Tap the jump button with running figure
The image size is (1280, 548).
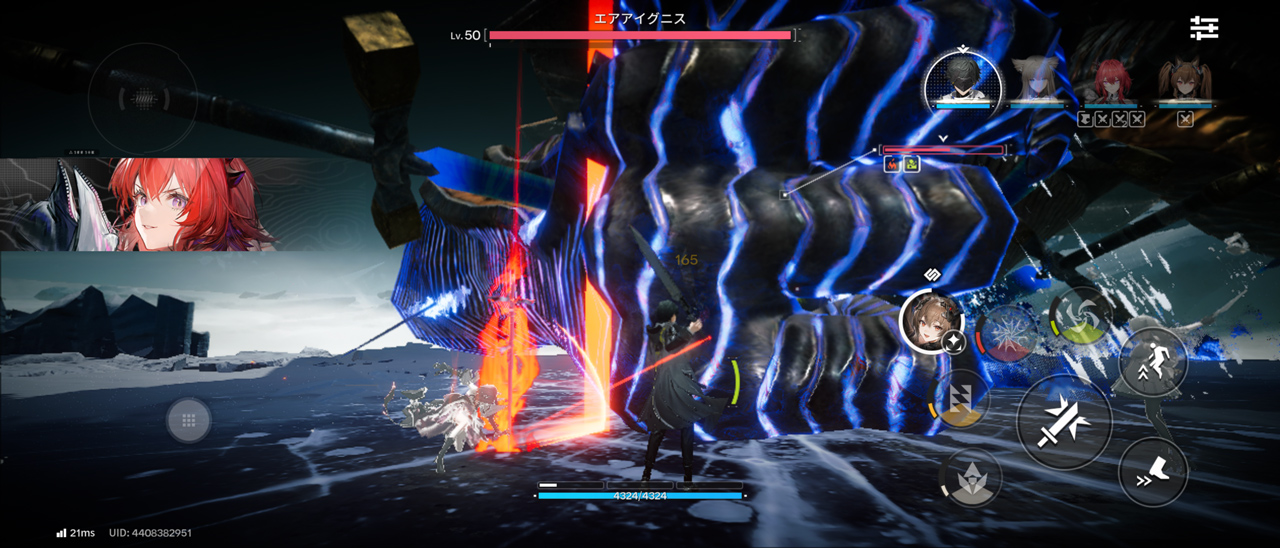[1153, 360]
